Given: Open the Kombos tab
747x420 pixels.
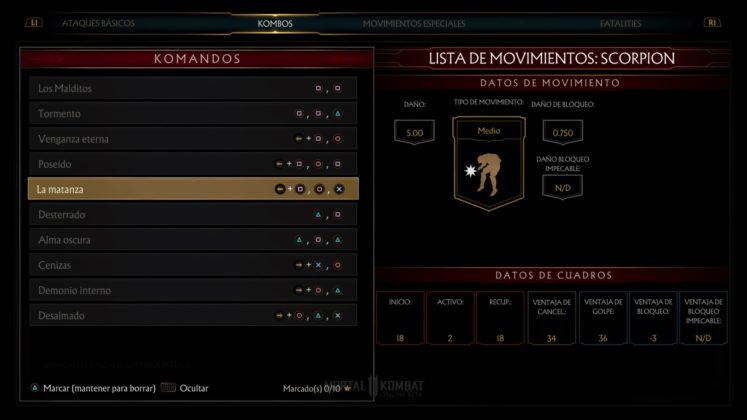Looking at the screenshot, I should pos(275,23).
